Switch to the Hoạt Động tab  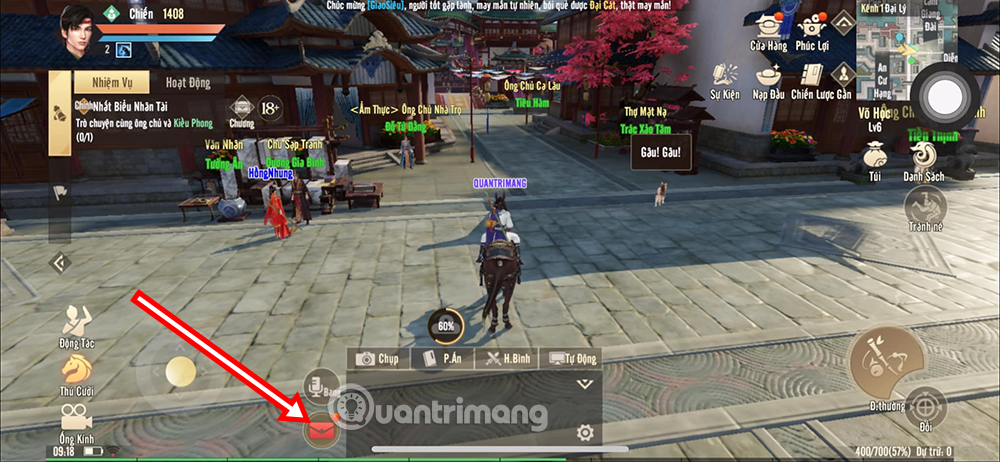click(x=187, y=83)
